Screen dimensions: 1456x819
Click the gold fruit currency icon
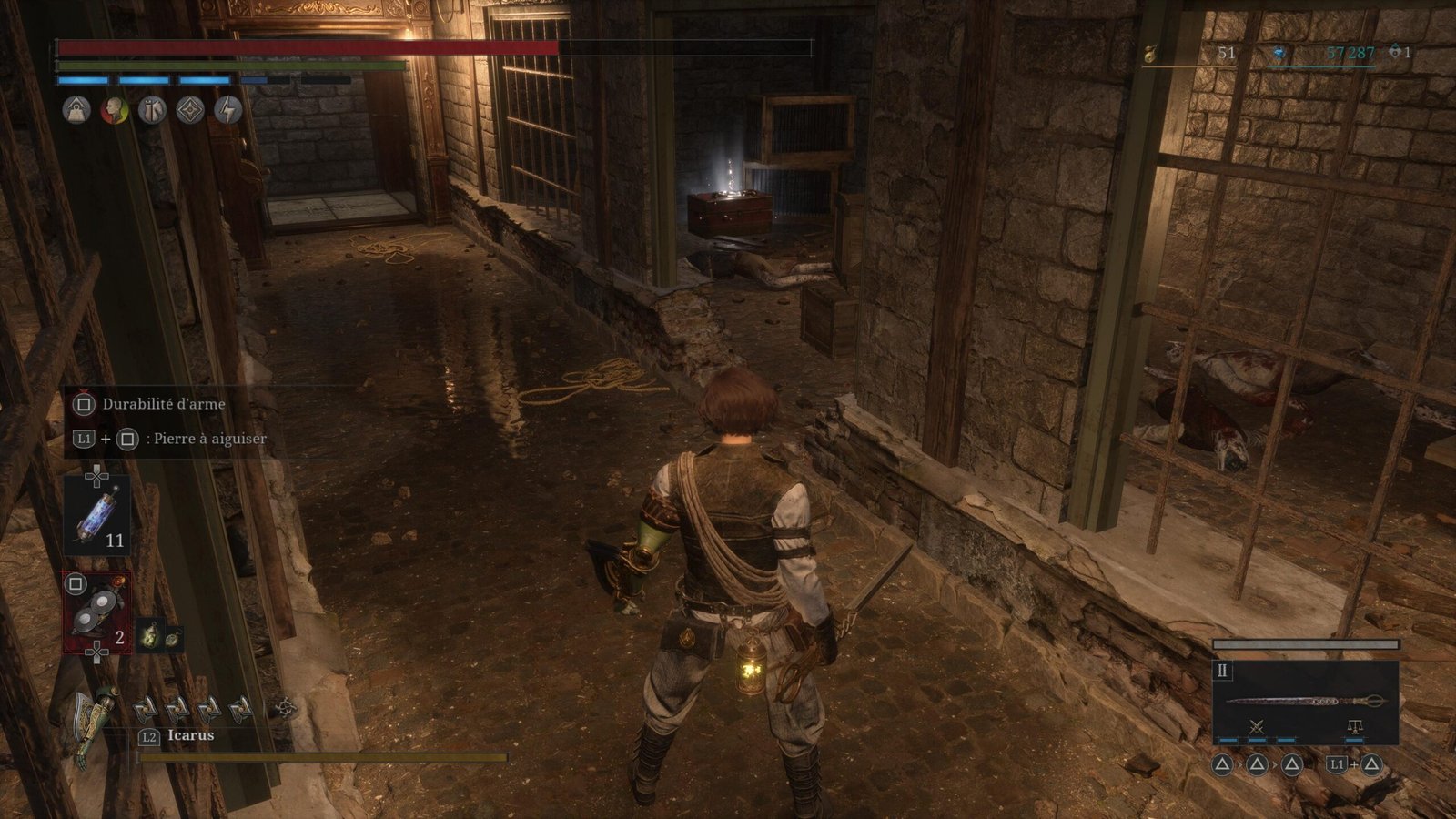pos(1151,54)
